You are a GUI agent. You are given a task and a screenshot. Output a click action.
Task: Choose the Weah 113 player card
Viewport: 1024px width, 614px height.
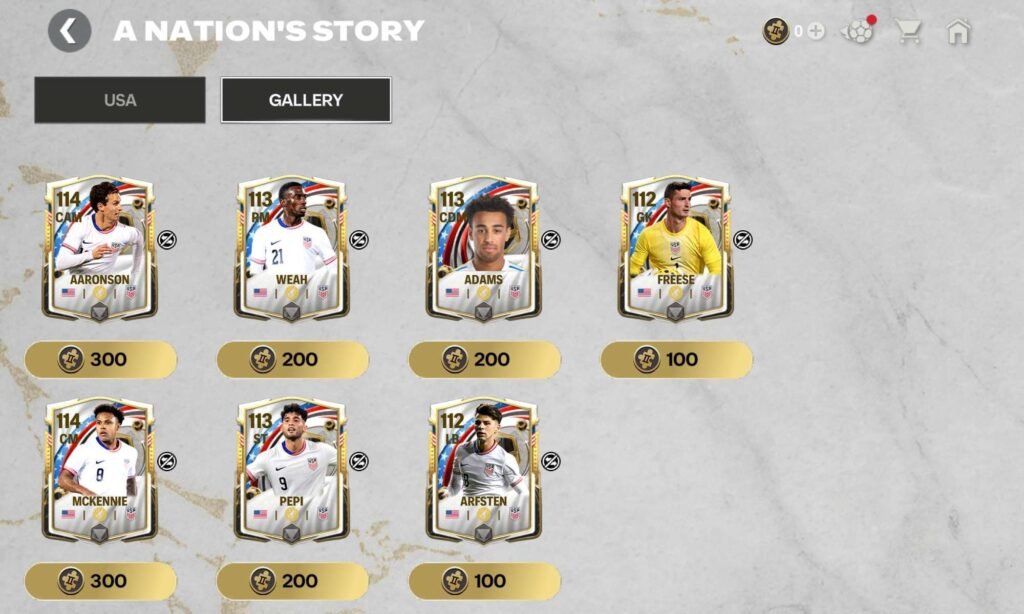point(292,248)
